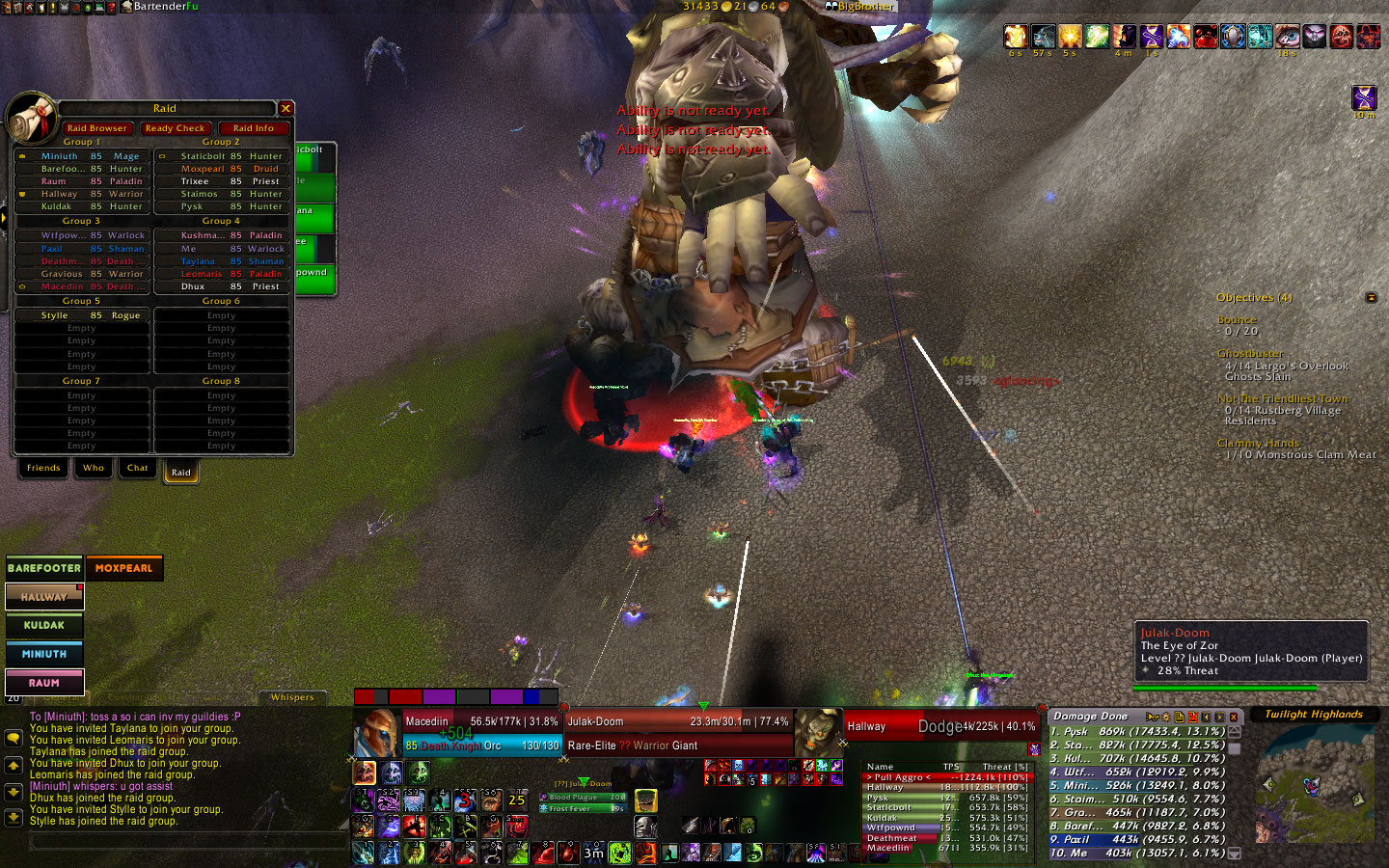
Task: Select Miniuth in raid Group 1
Action: tap(82, 156)
